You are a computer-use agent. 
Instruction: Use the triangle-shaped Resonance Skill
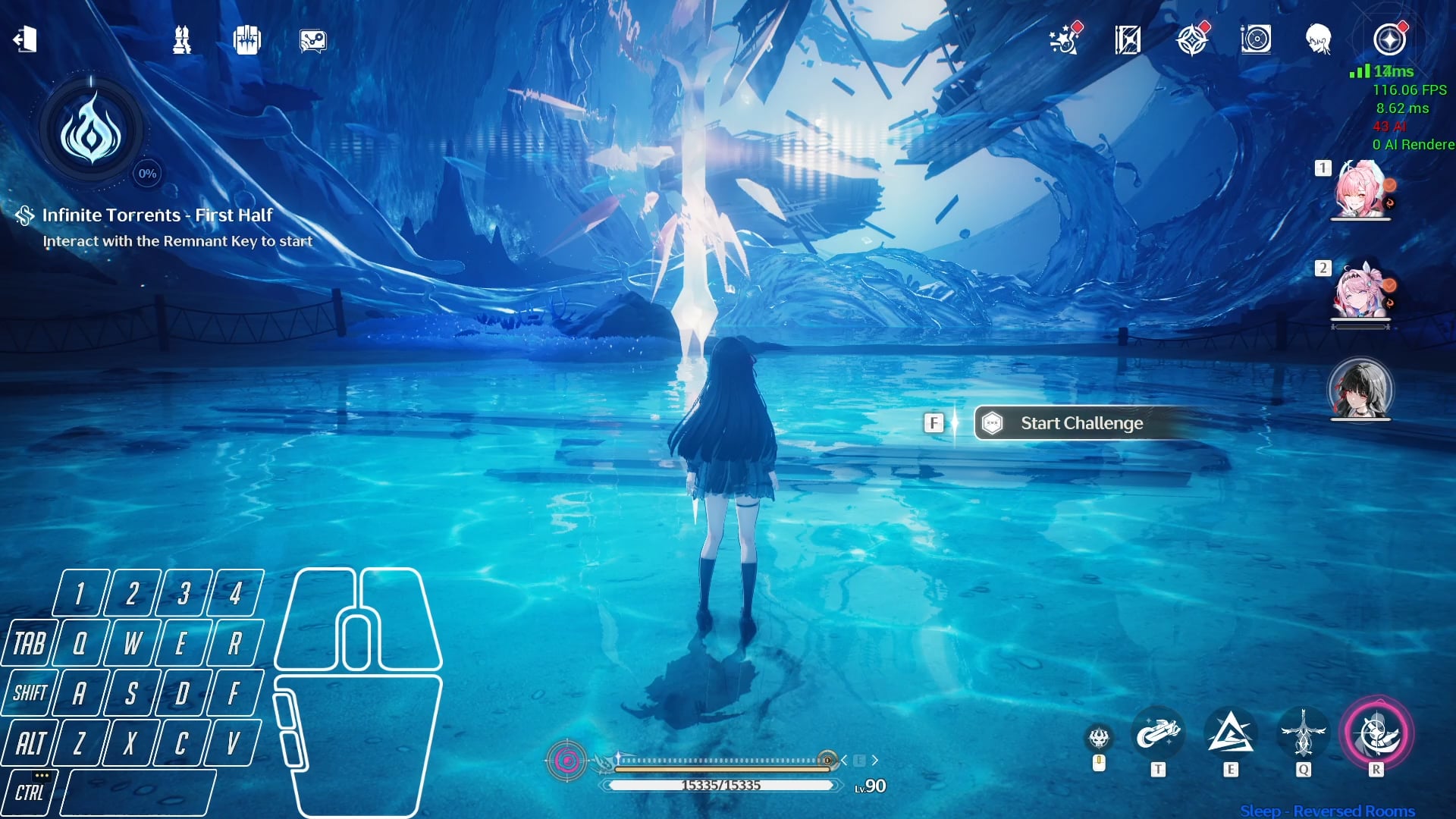coord(1230,733)
